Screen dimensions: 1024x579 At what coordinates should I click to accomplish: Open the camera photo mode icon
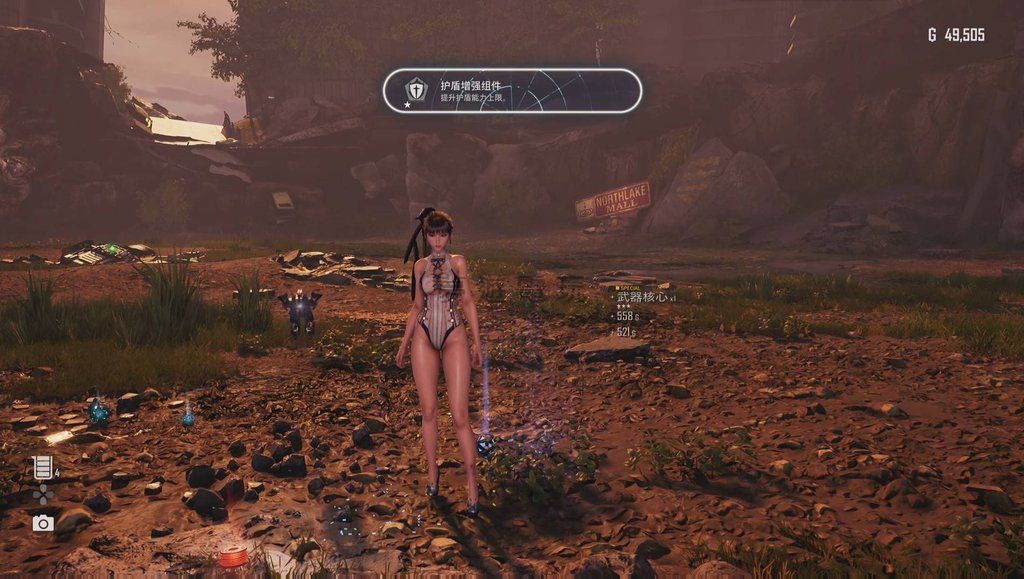[x=42, y=523]
